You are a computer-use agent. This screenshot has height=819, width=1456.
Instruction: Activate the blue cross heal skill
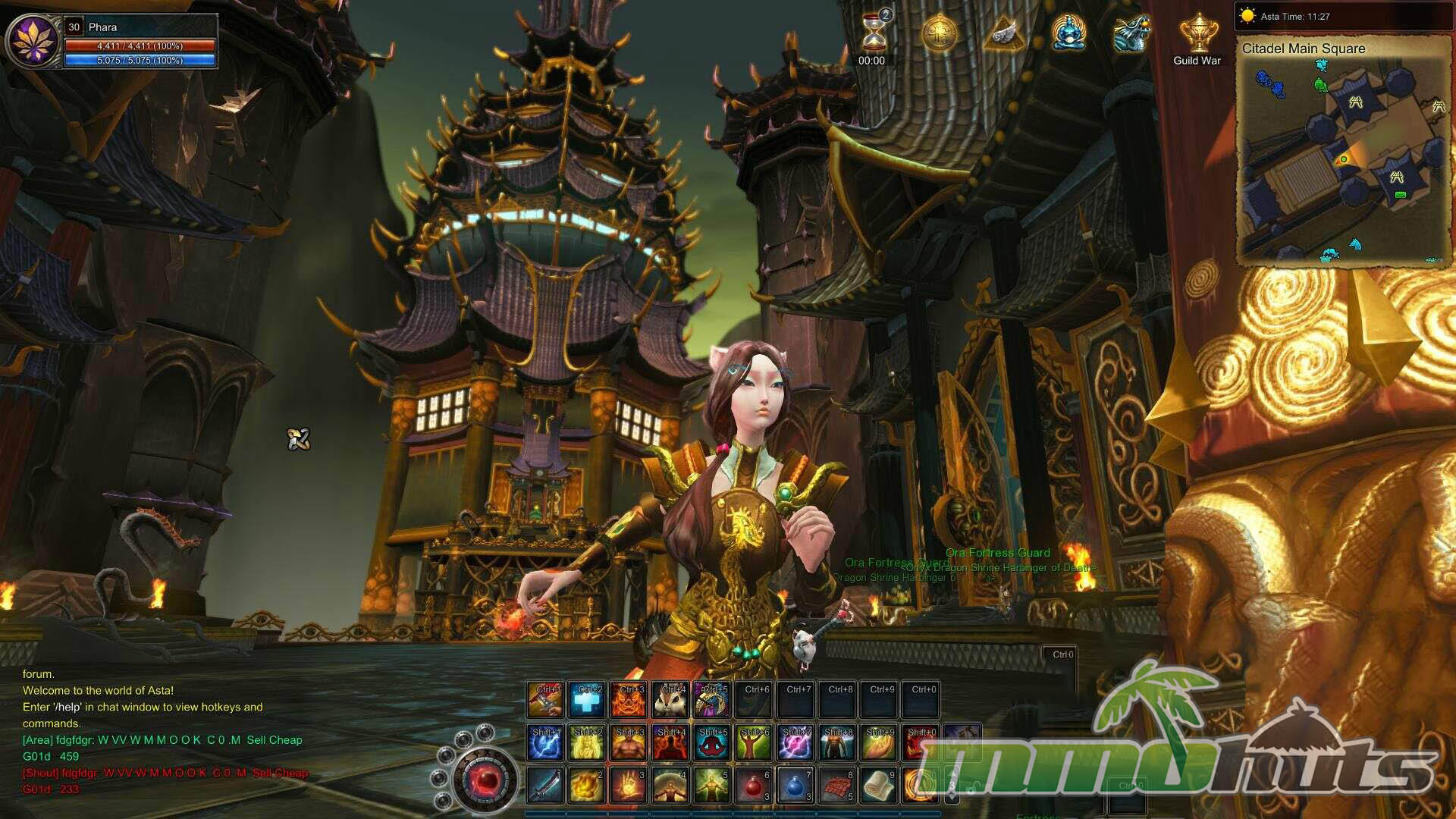[x=587, y=700]
